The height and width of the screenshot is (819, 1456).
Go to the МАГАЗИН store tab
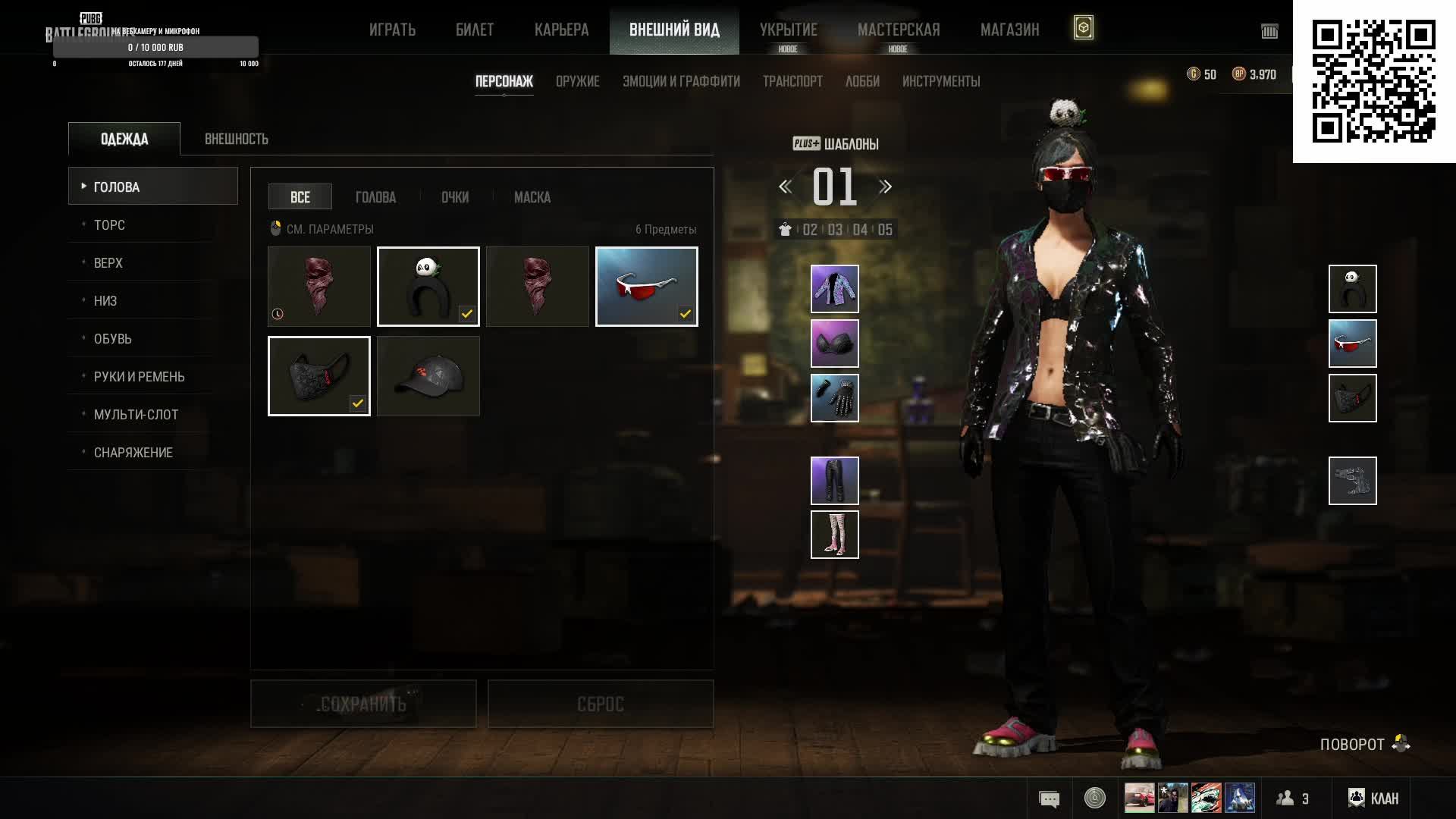coord(1009,30)
